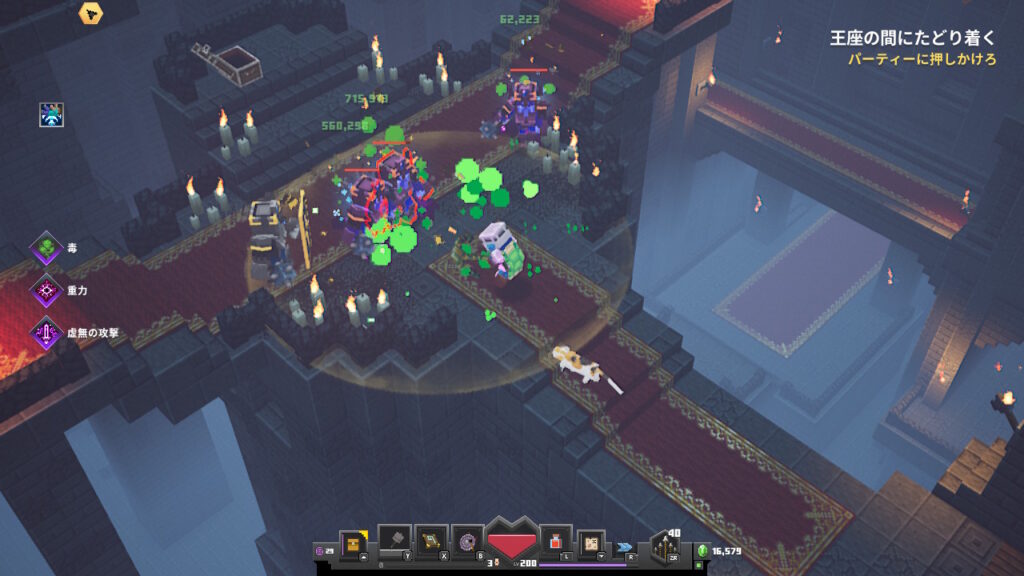Click the 王座の間にたどり着く objective tracker
The height and width of the screenshot is (576, 1024).
click(x=912, y=39)
